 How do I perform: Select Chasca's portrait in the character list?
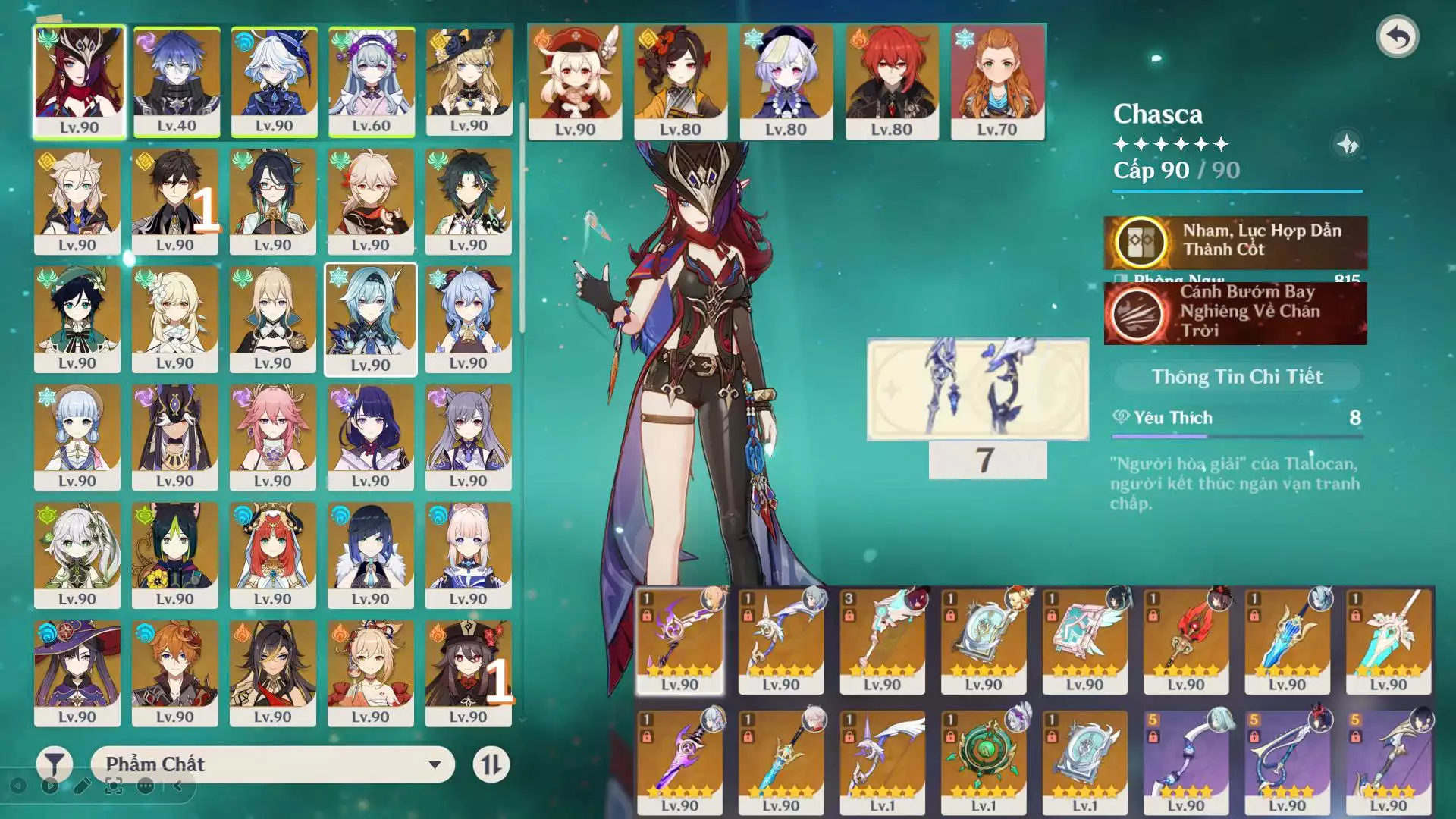(x=79, y=82)
